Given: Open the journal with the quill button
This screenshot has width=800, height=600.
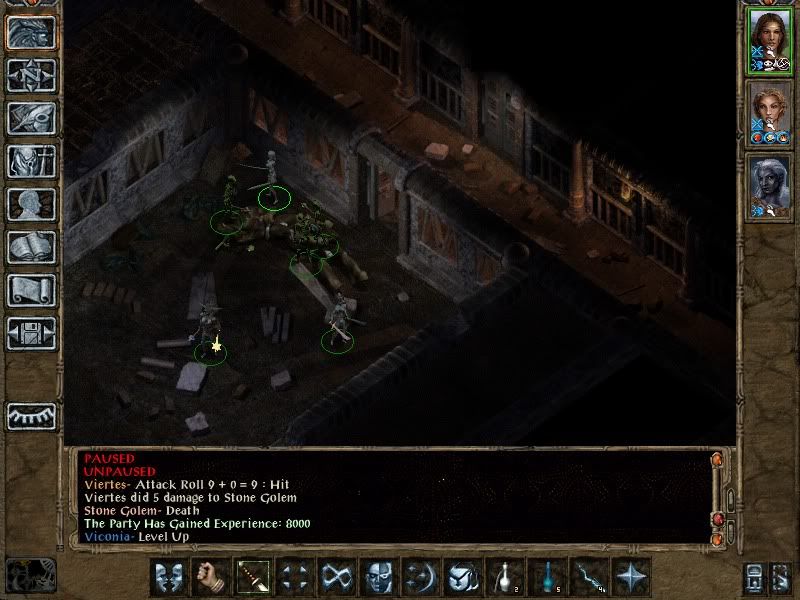Looking at the screenshot, I should (x=32, y=118).
